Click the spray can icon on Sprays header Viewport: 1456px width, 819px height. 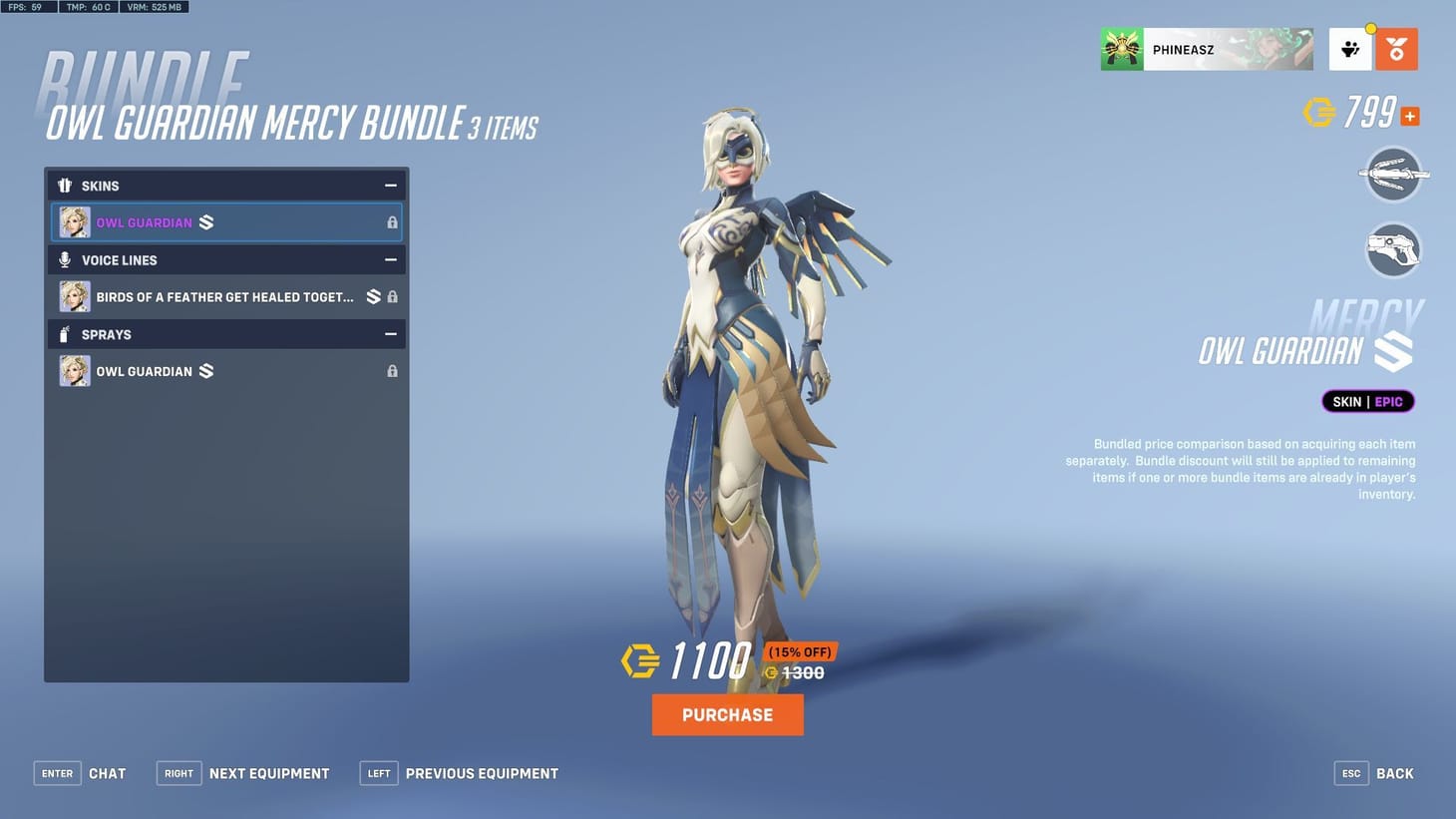pyautogui.click(x=64, y=334)
